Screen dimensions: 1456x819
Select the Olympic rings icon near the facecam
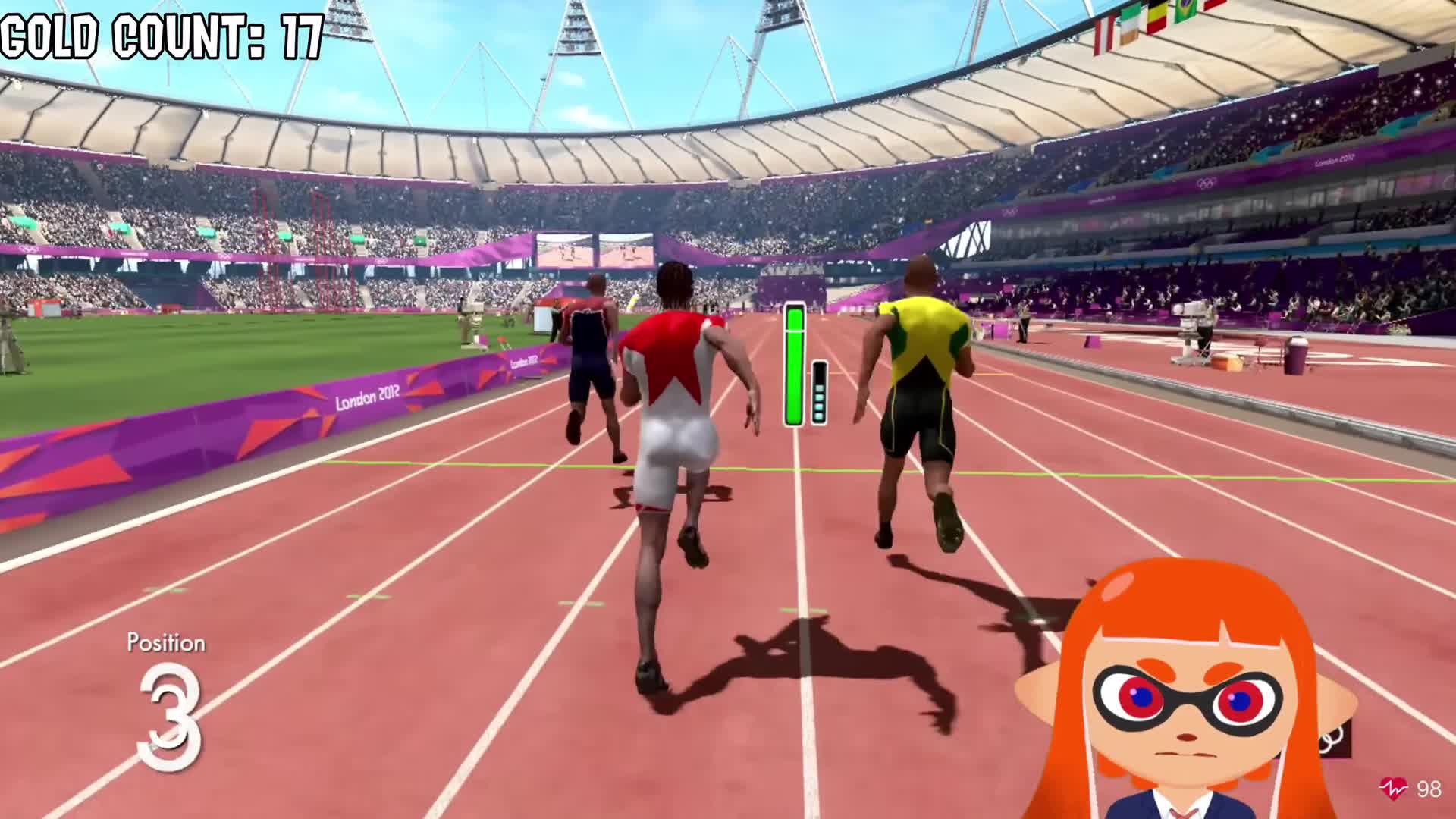[x=1332, y=741]
